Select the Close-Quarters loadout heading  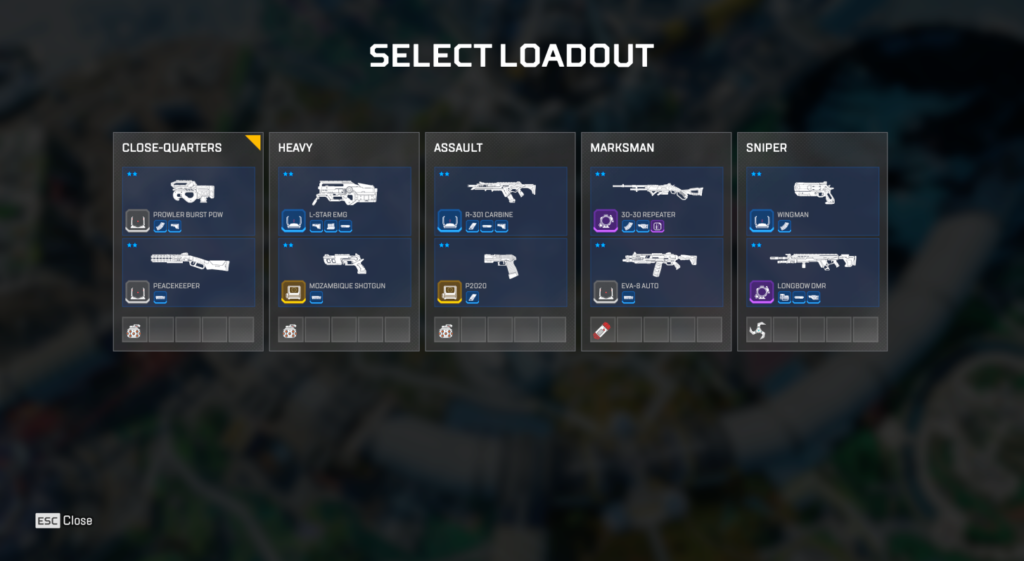pyautogui.click(x=172, y=148)
